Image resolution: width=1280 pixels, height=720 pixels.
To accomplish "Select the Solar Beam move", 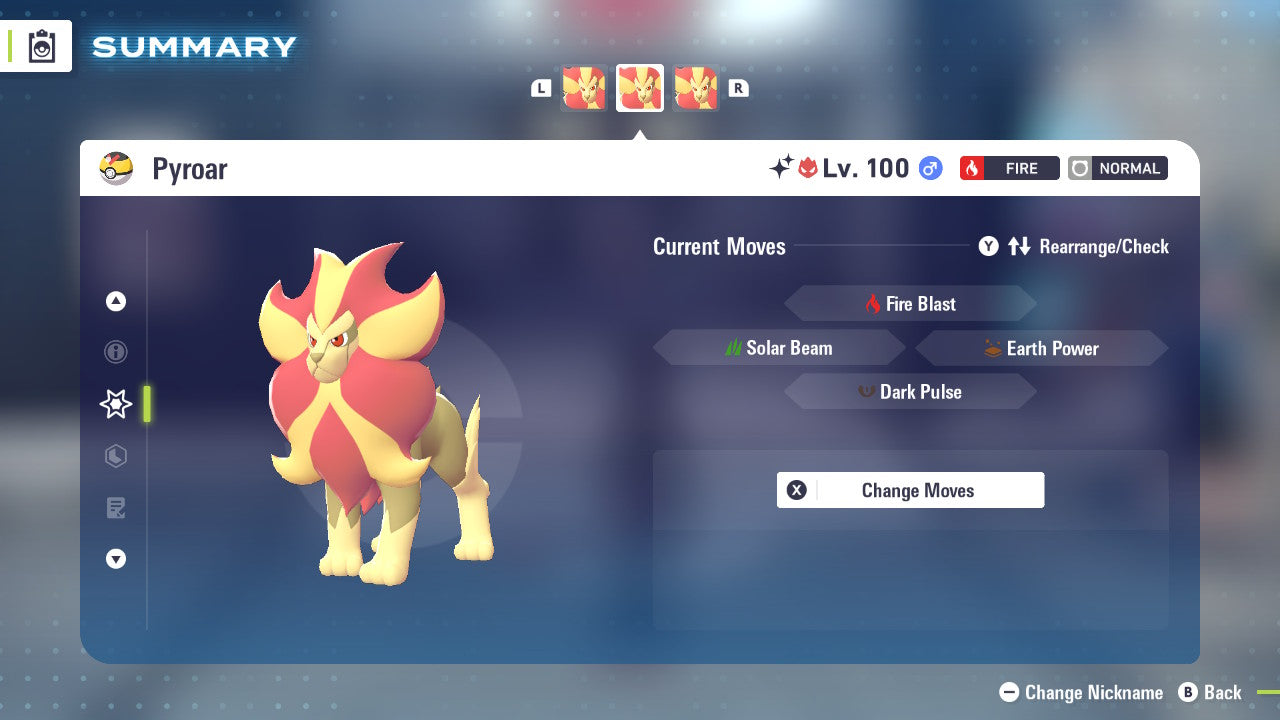I will click(779, 347).
